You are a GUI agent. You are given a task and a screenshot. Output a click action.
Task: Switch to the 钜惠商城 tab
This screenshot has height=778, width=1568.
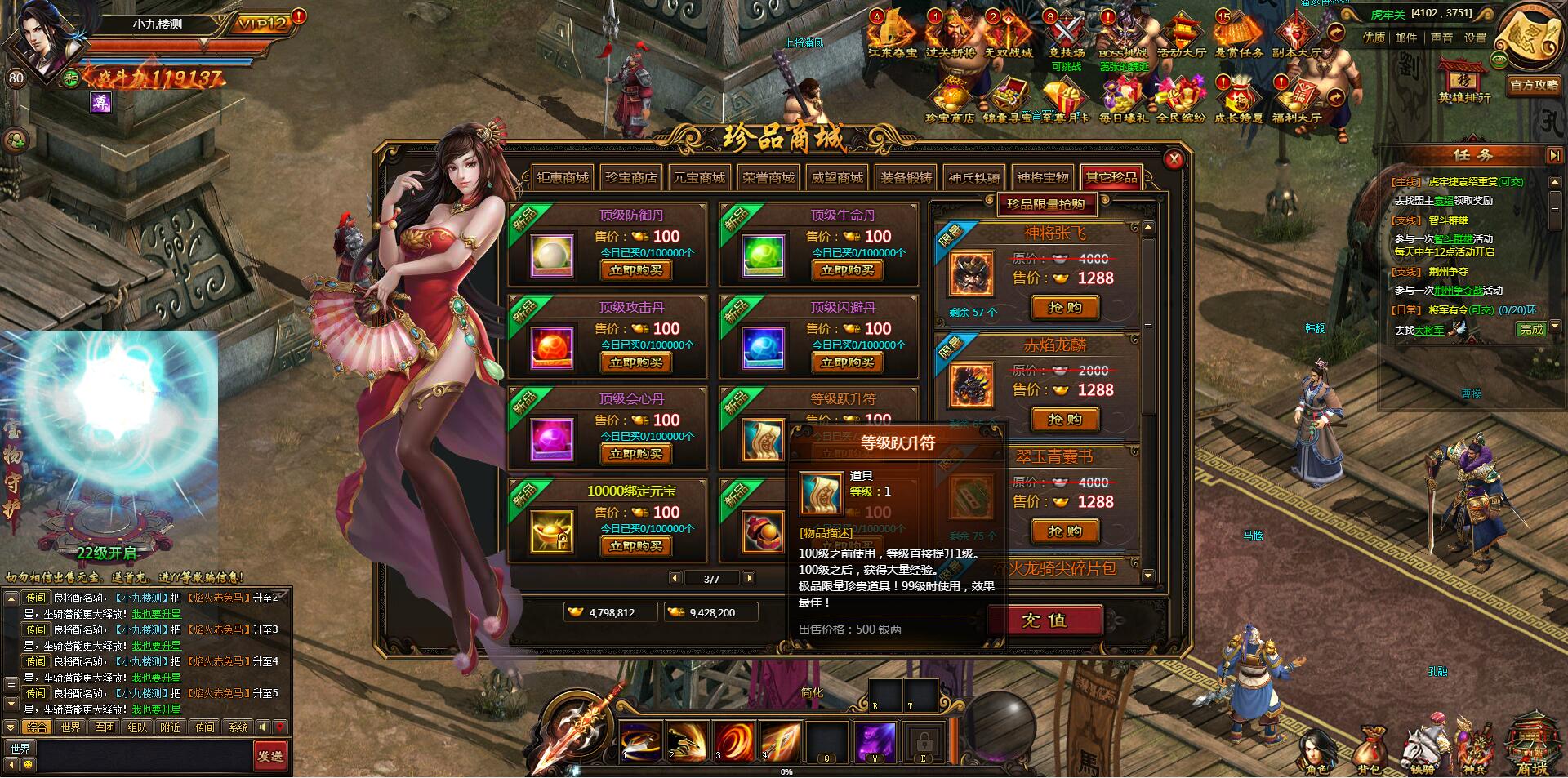click(563, 177)
